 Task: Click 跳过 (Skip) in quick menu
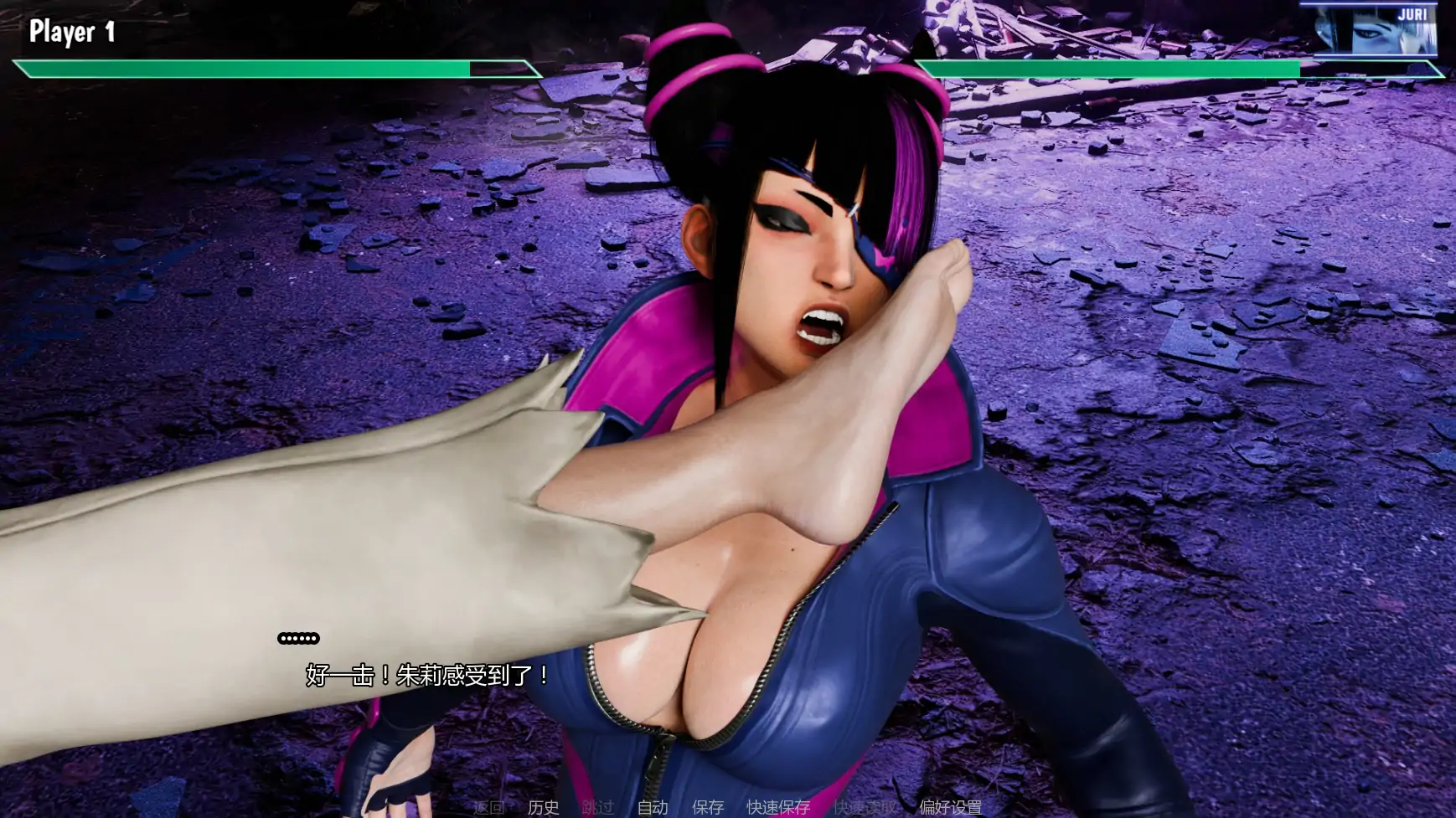tap(598, 807)
